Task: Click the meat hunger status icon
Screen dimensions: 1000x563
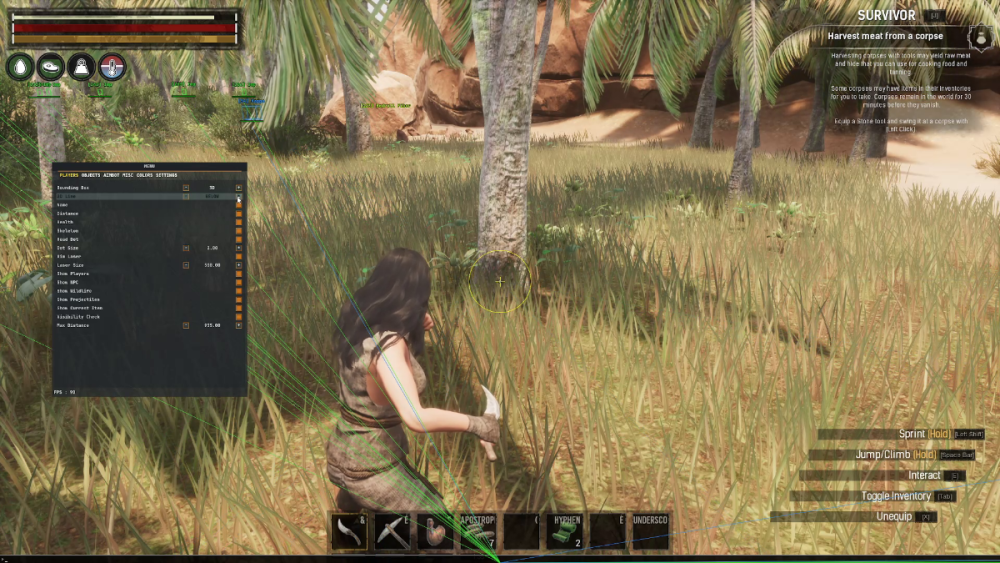Action: pyautogui.click(x=51, y=67)
